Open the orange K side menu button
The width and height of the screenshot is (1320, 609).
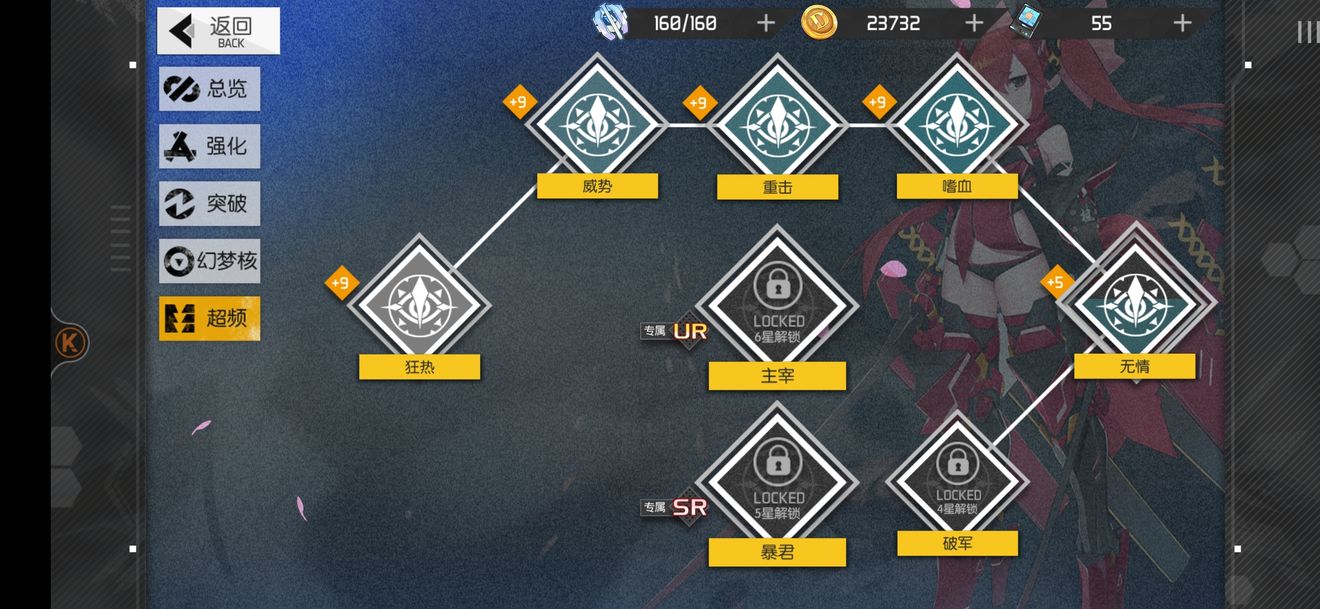[x=71, y=343]
